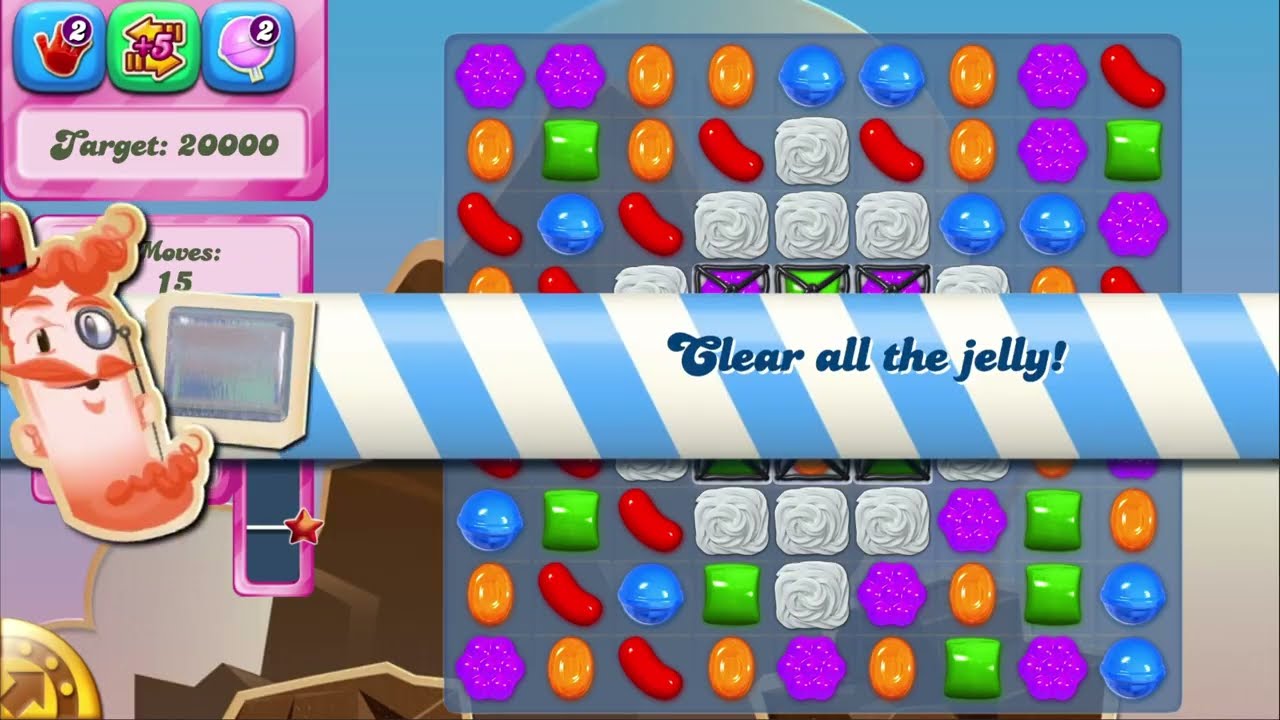Select the red jelly bean in board's top-right corner
Viewport: 1280px width, 720px height.
[x=1132, y=76]
